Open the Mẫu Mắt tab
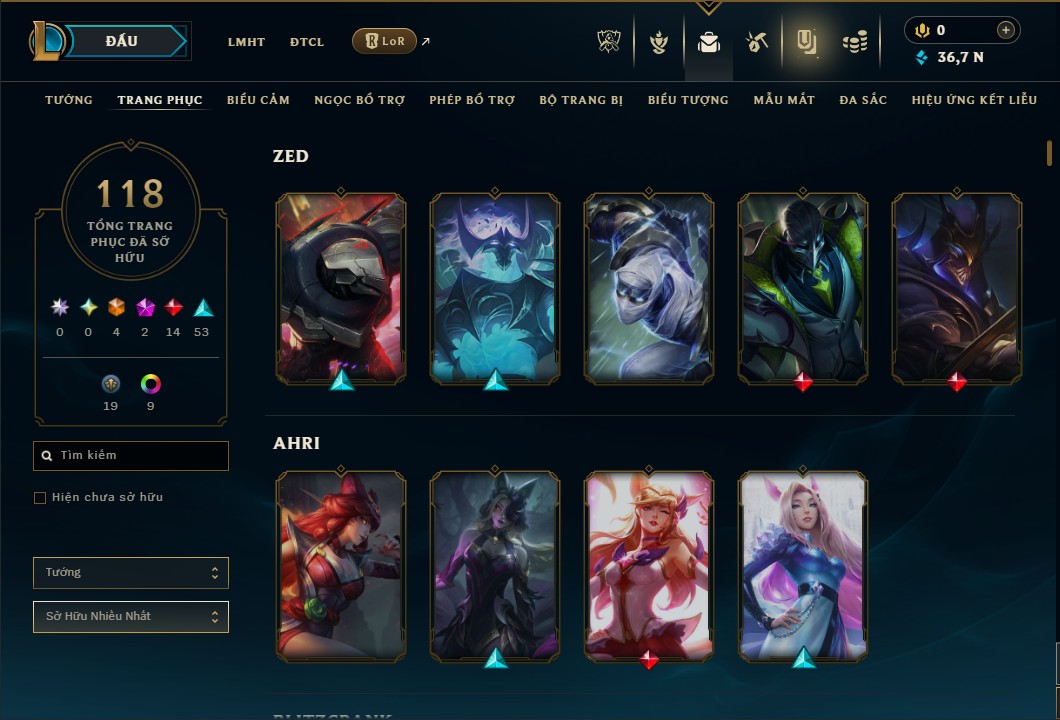This screenshot has width=1060, height=720. click(x=784, y=100)
